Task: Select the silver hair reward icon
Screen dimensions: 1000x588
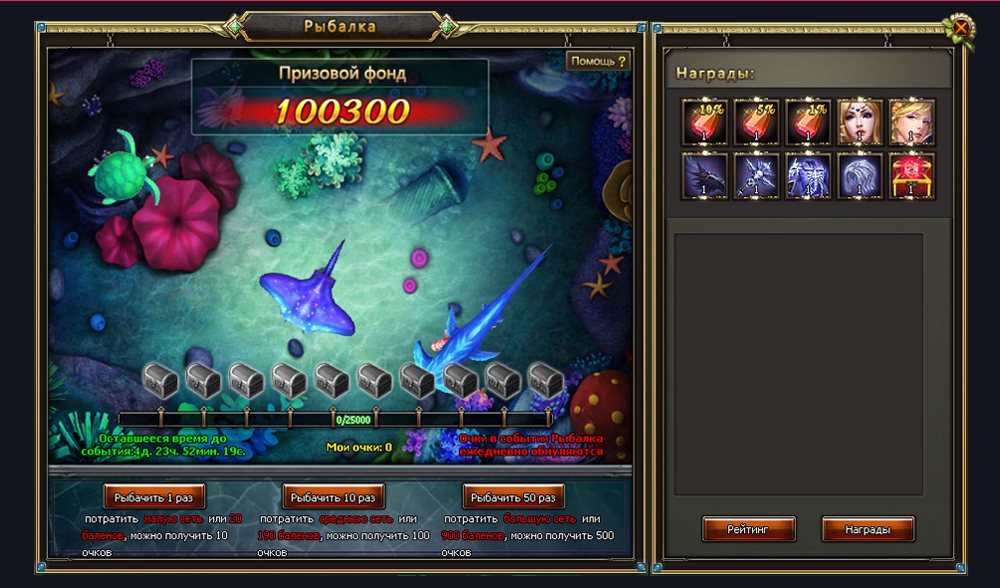Action: (x=860, y=174)
